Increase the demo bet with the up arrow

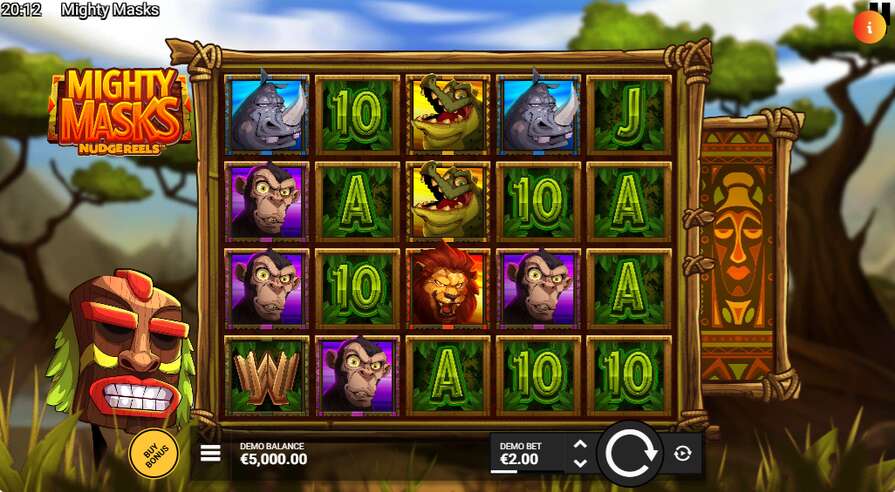(x=579, y=444)
